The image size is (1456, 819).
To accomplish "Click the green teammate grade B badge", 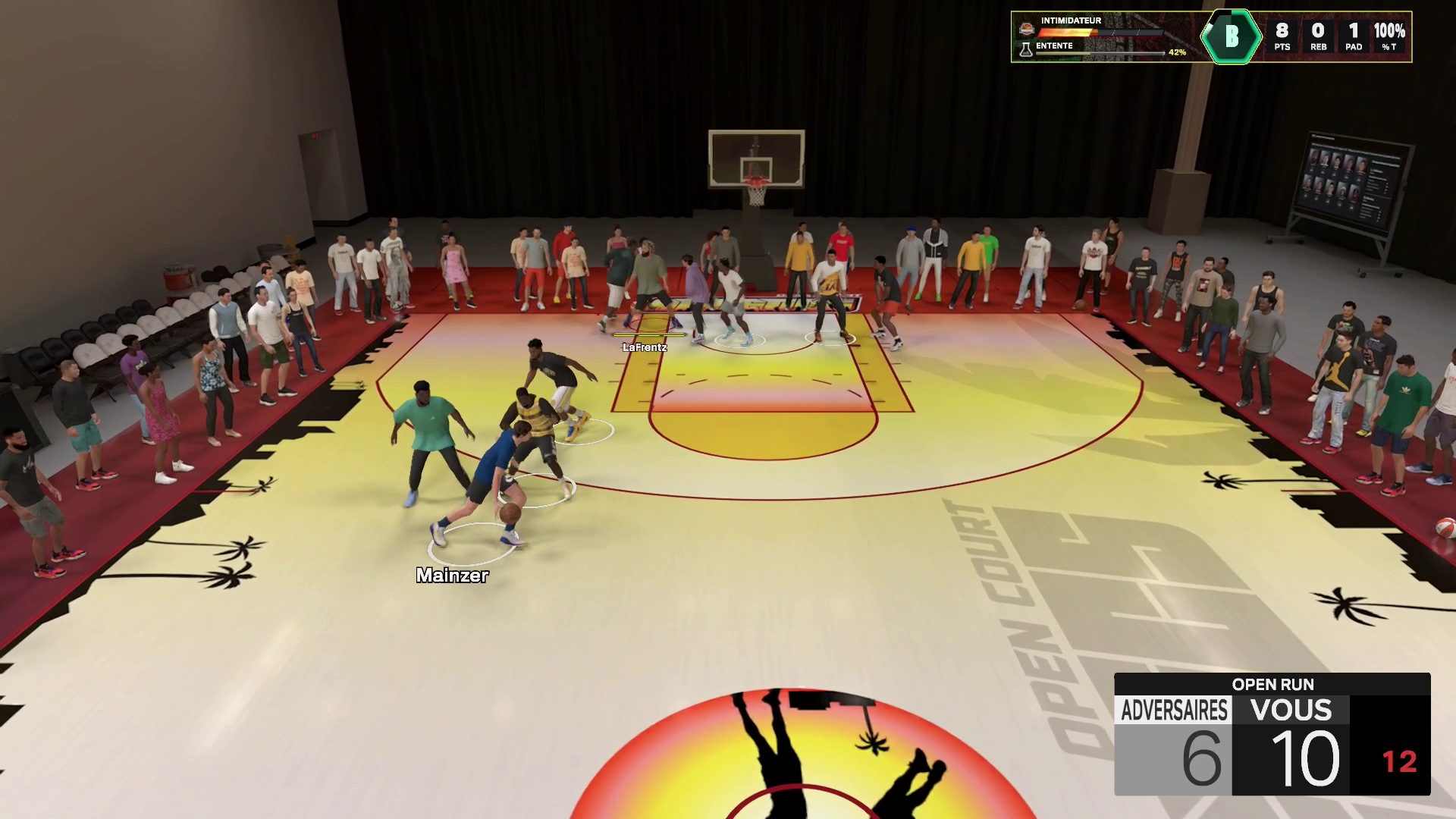I will pos(1232,36).
